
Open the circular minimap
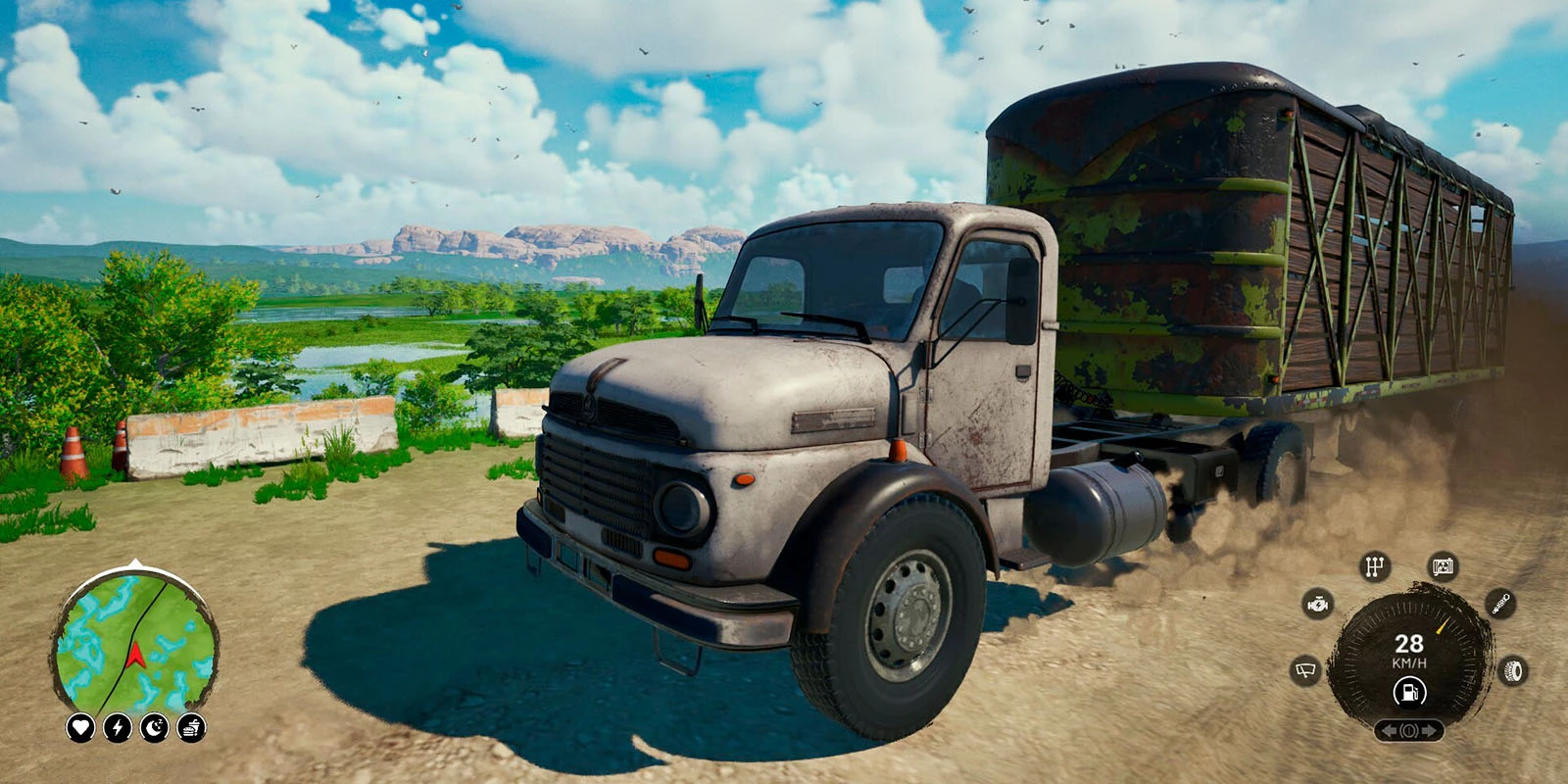pos(135,642)
